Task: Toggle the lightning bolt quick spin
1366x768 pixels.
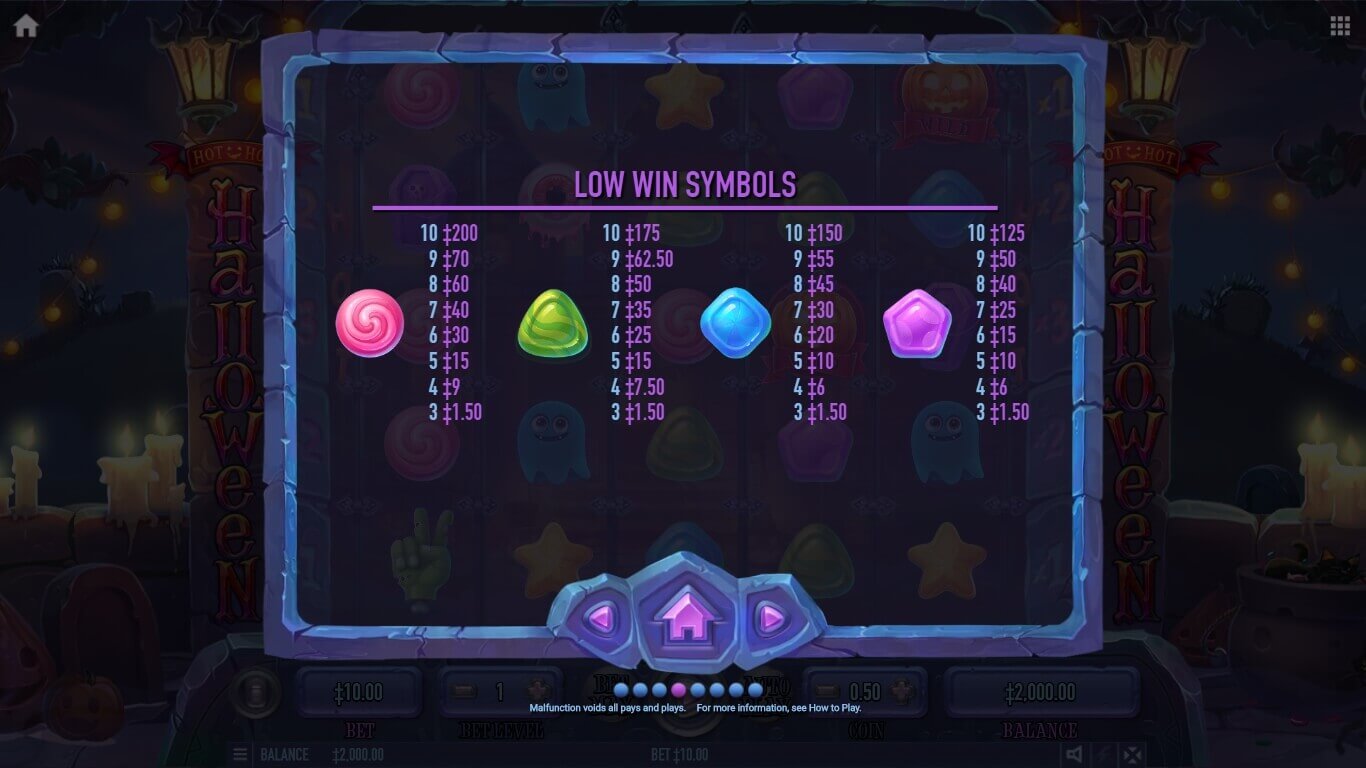Action: (x=1102, y=754)
